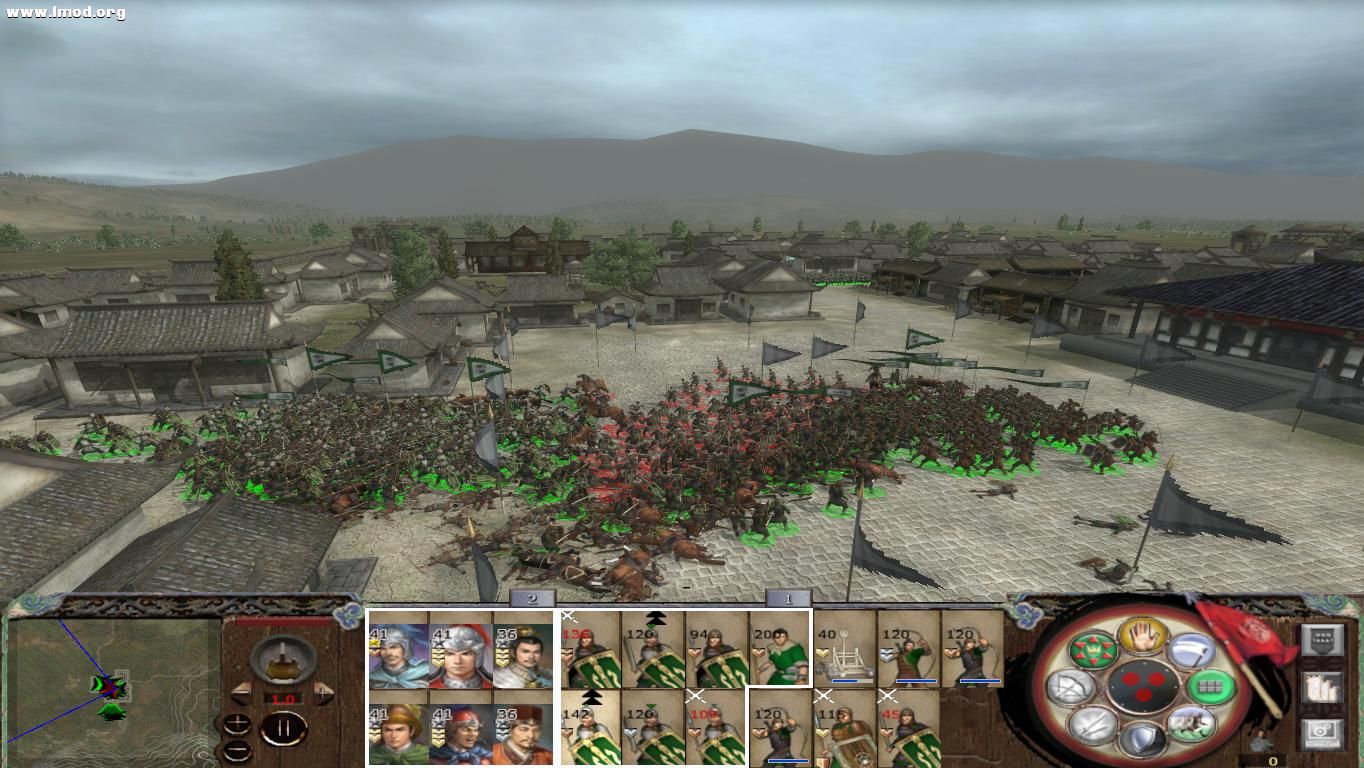Click the green faction emblem on command wheel
Image resolution: width=1364 pixels, height=768 pixels.
1093,650
